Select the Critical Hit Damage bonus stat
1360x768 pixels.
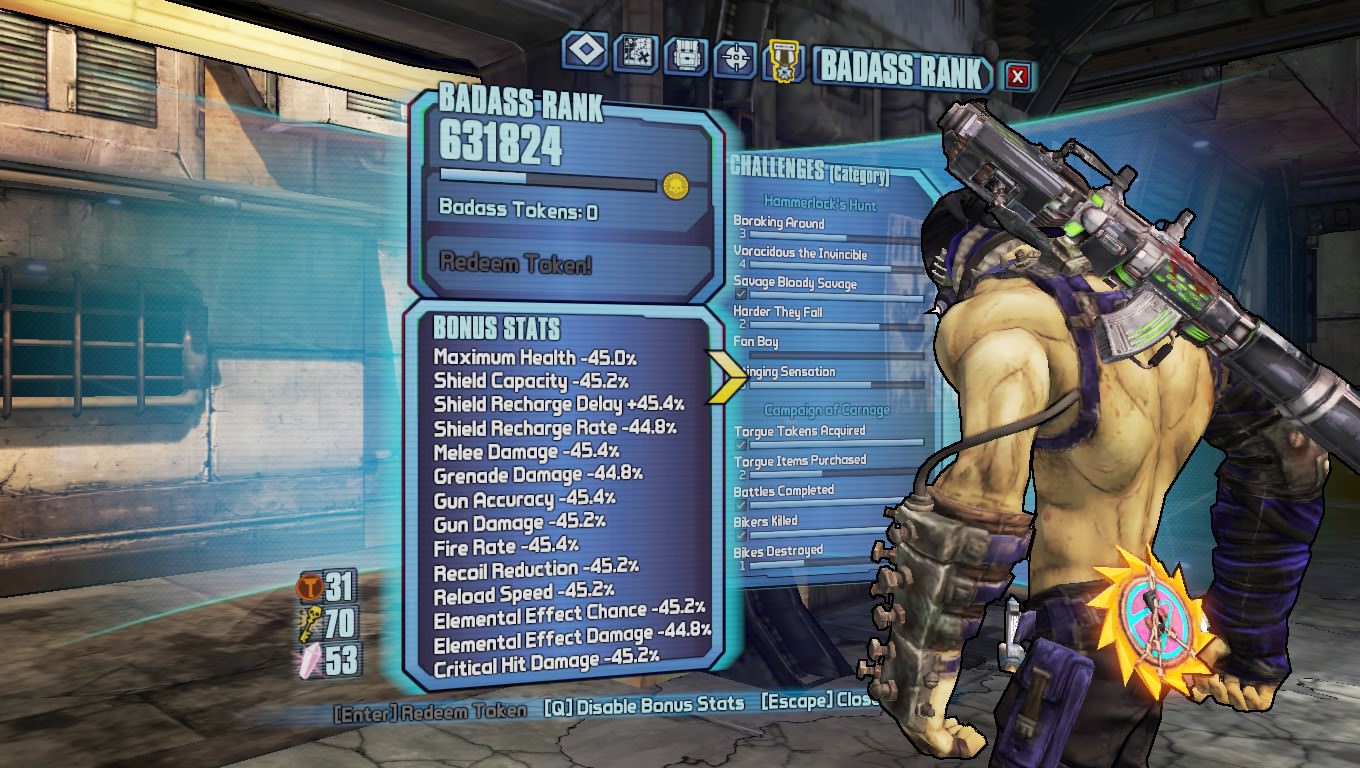[546, 660]
